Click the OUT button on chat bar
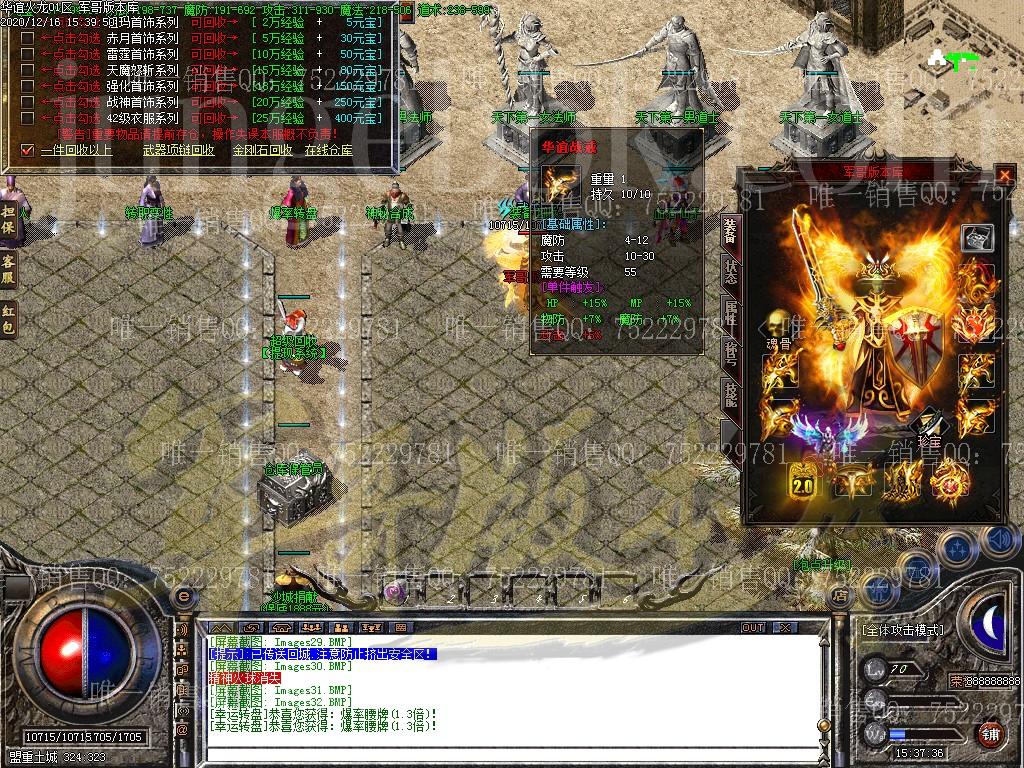The image size is (1024, 768). coord(753,627)
